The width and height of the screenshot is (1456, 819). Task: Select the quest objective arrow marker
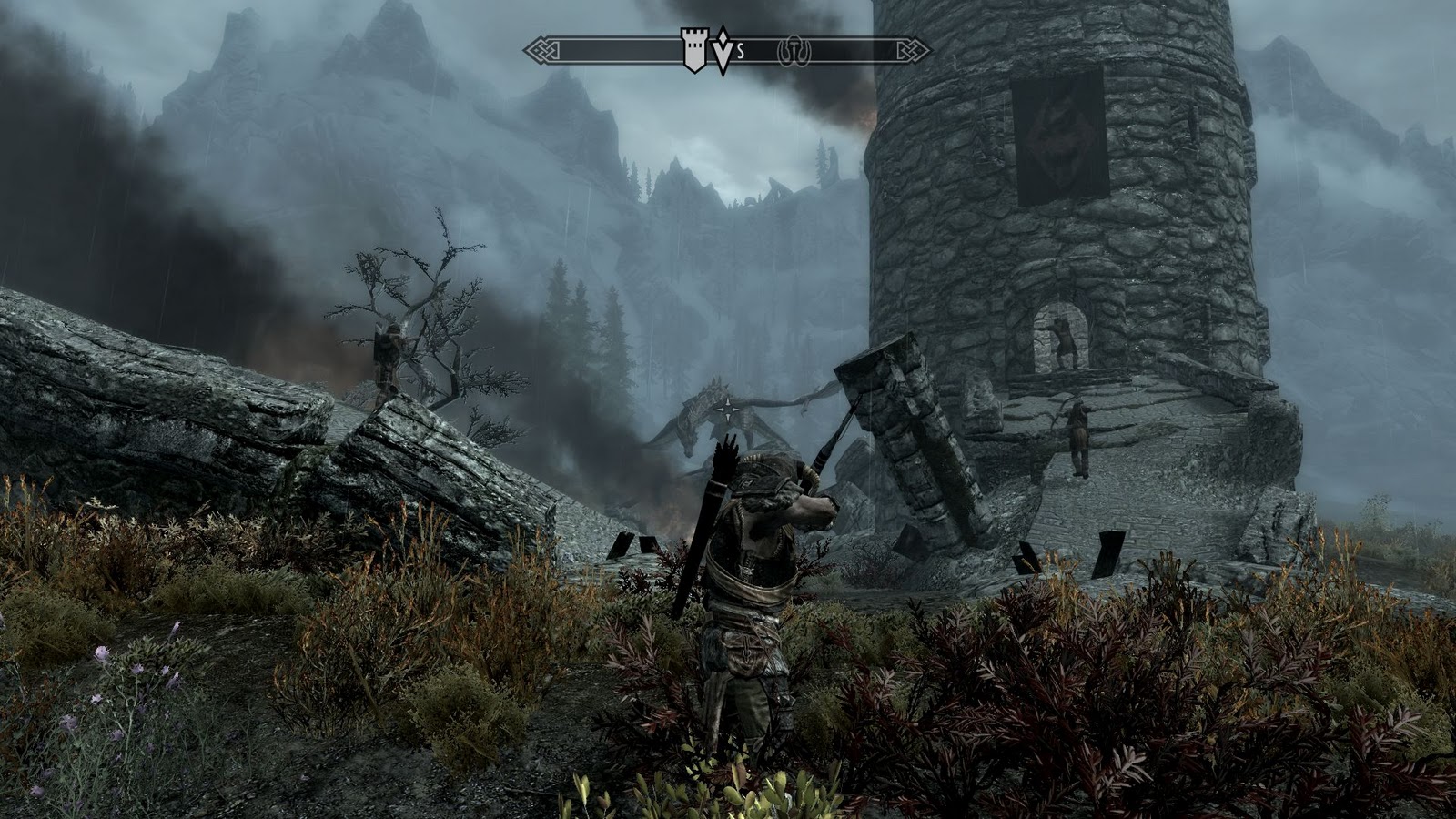pyautogui.click(x=723, y=51)
